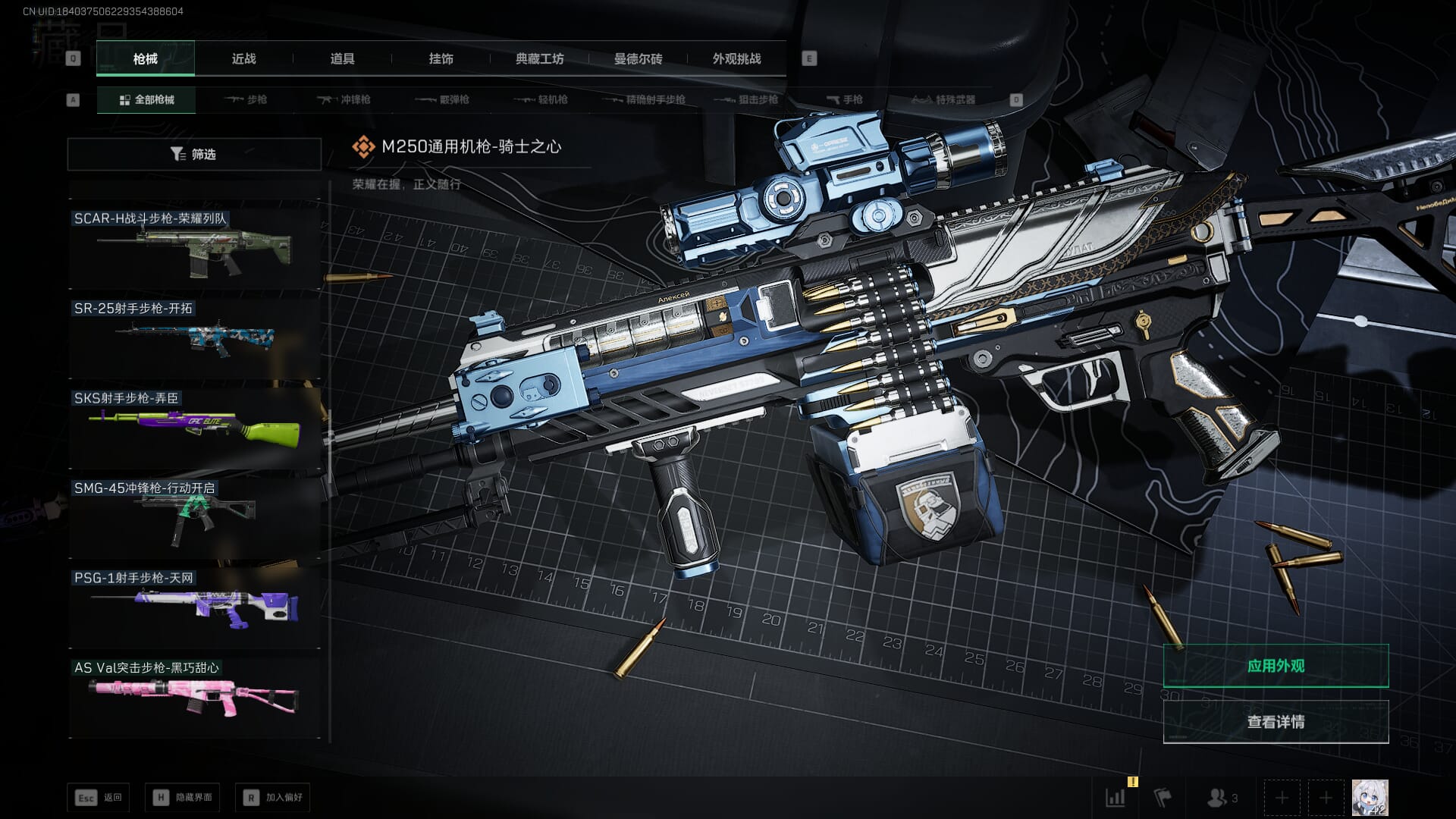Show only 手枪 pistols
1456x819 pixels.
pos(845,100)
